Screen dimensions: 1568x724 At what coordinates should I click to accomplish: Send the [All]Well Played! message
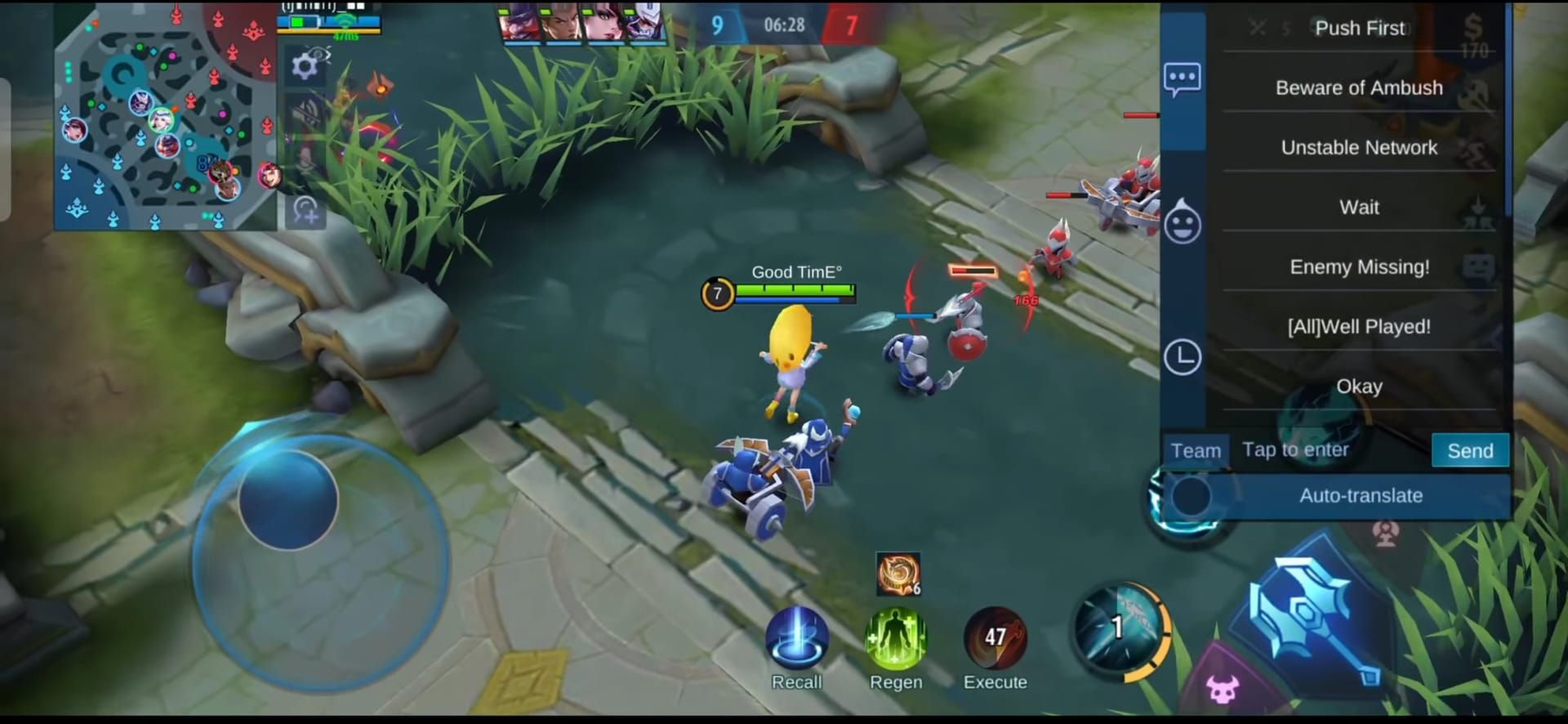click(1358, 326)
